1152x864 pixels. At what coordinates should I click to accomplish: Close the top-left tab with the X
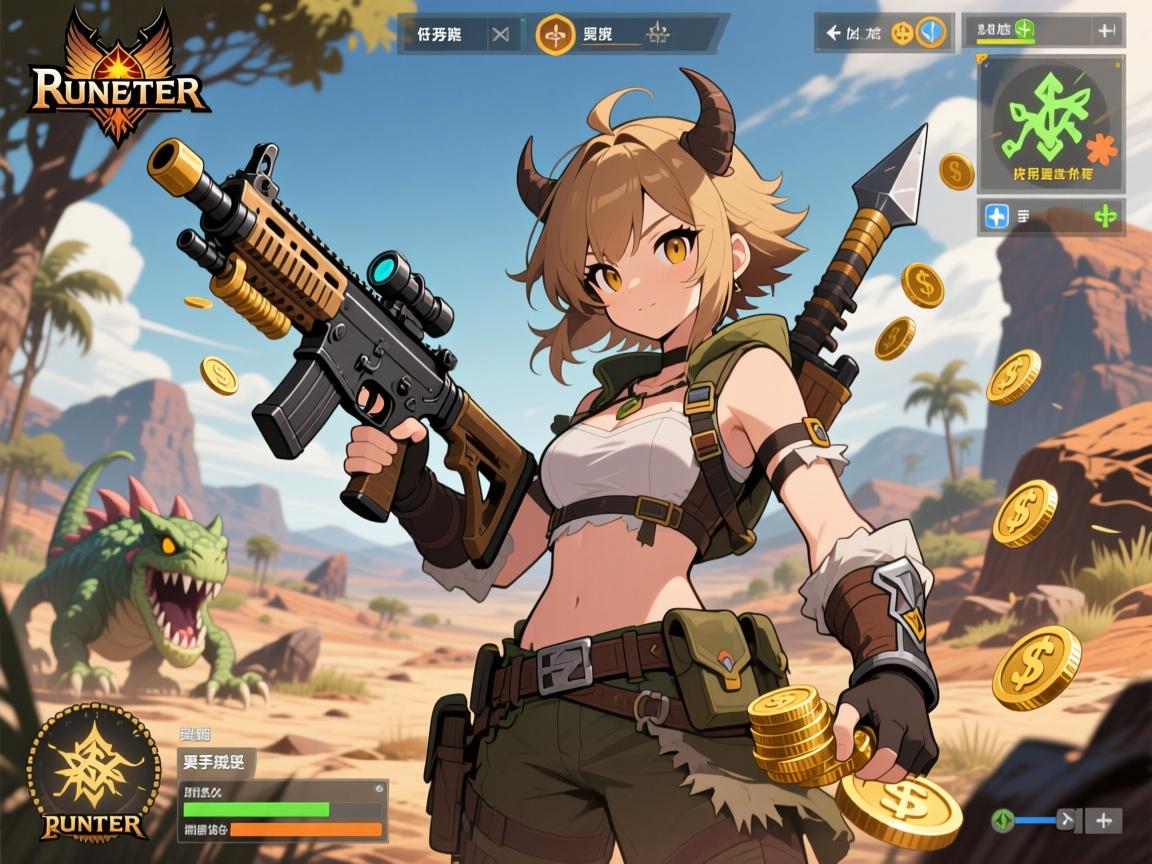[500, 35]
